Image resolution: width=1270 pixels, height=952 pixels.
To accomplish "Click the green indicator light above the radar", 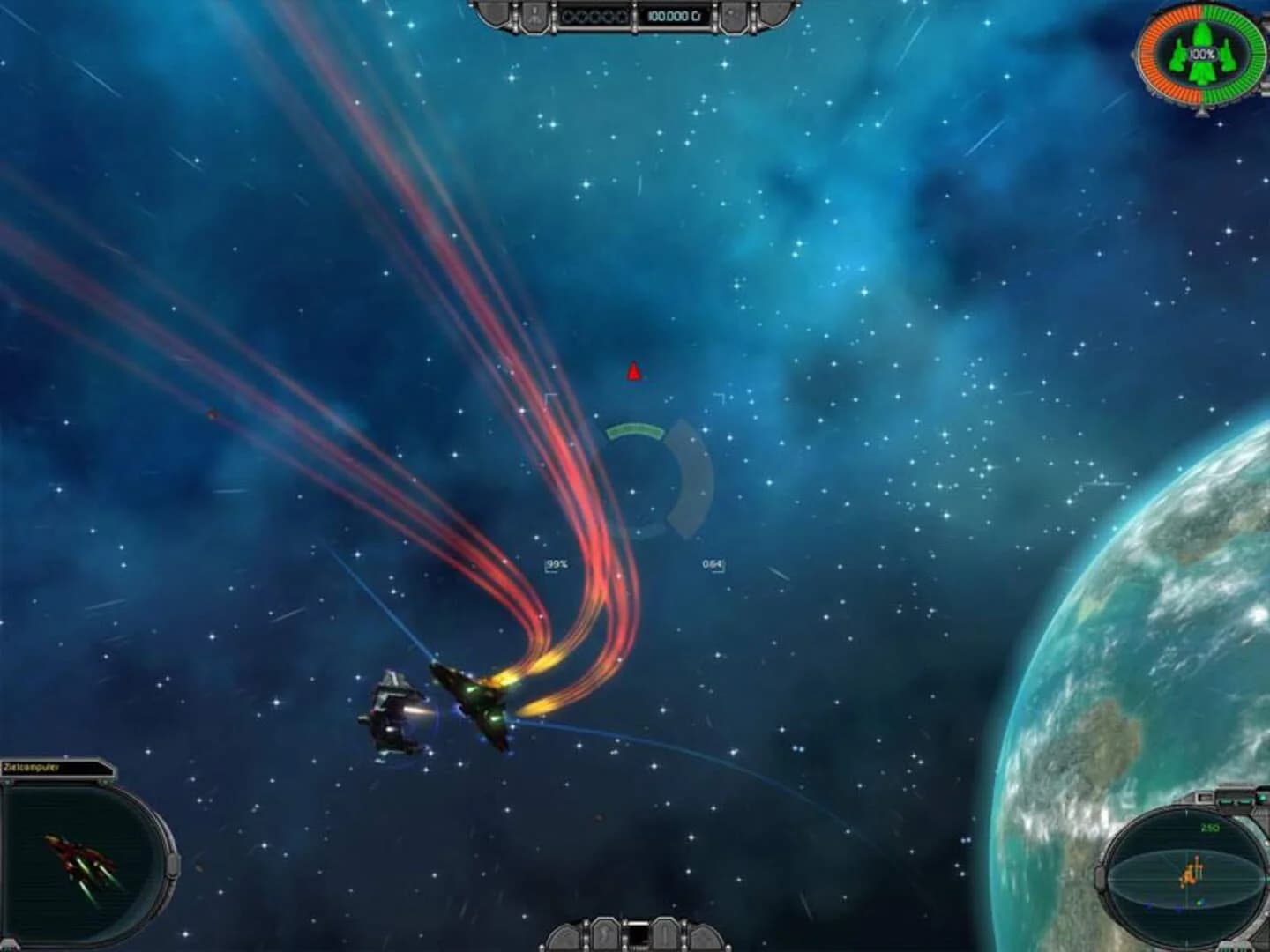I will click(1261, 798).
